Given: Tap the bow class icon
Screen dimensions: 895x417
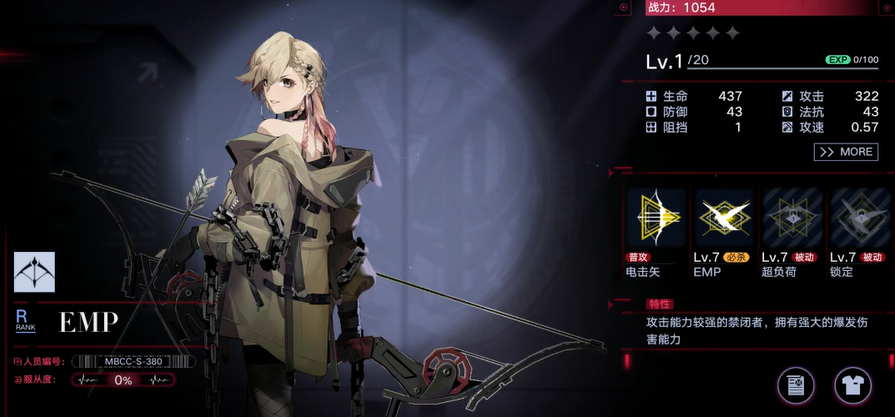Looking at the screenshot, I should 34,272.
